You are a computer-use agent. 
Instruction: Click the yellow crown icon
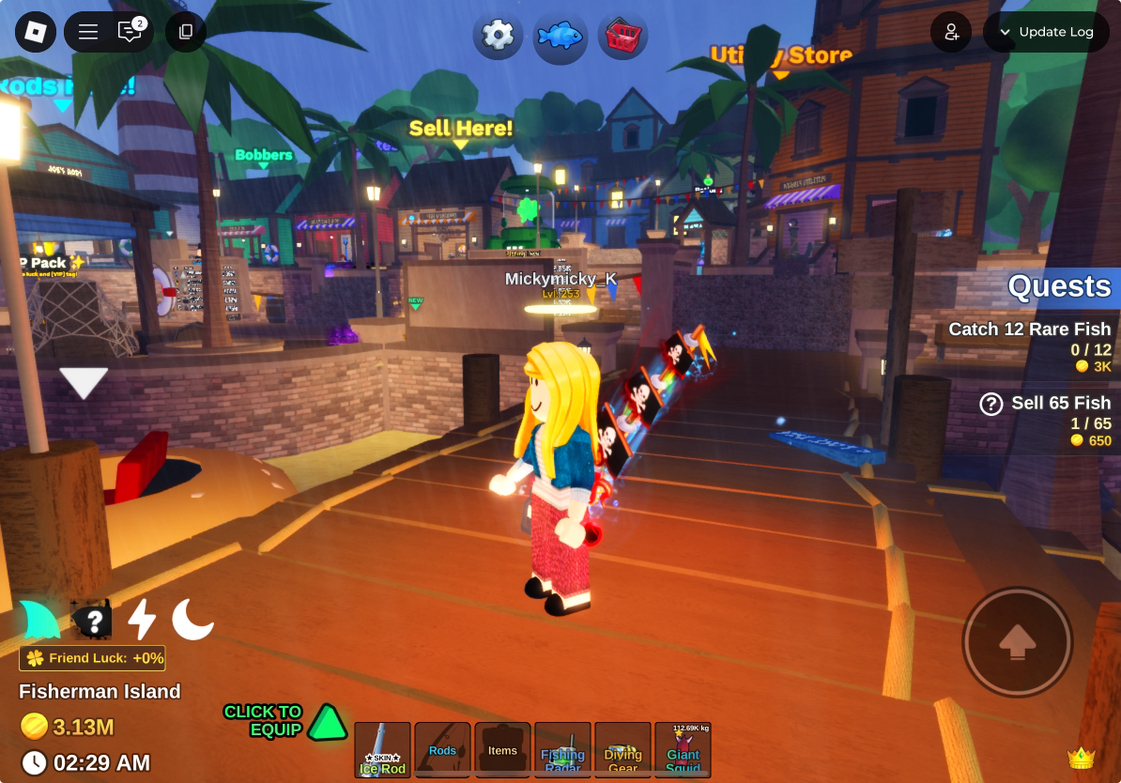pyautogui.click(x=1081, y=757)
